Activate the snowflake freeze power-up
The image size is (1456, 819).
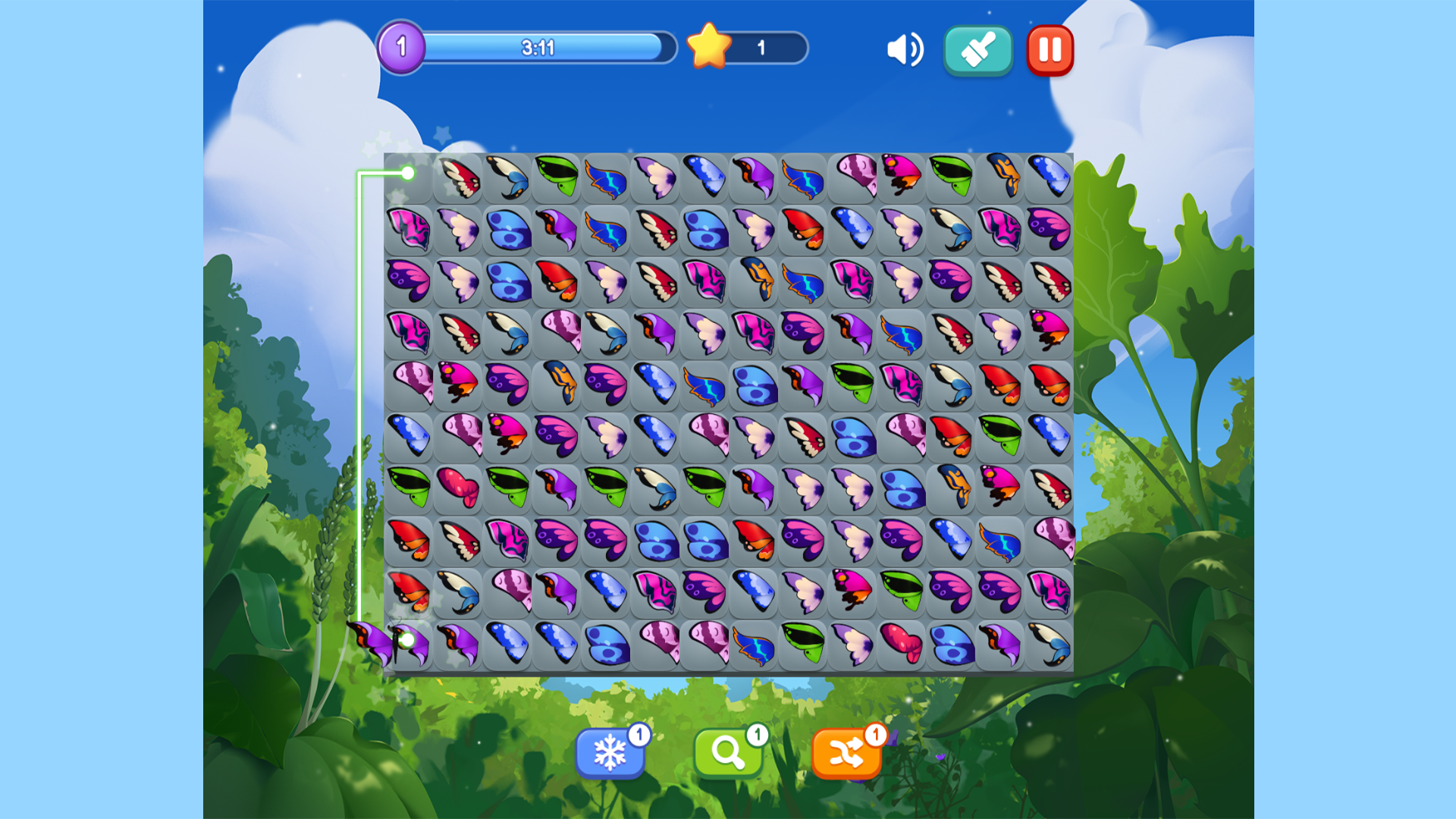tap(609, 752)
